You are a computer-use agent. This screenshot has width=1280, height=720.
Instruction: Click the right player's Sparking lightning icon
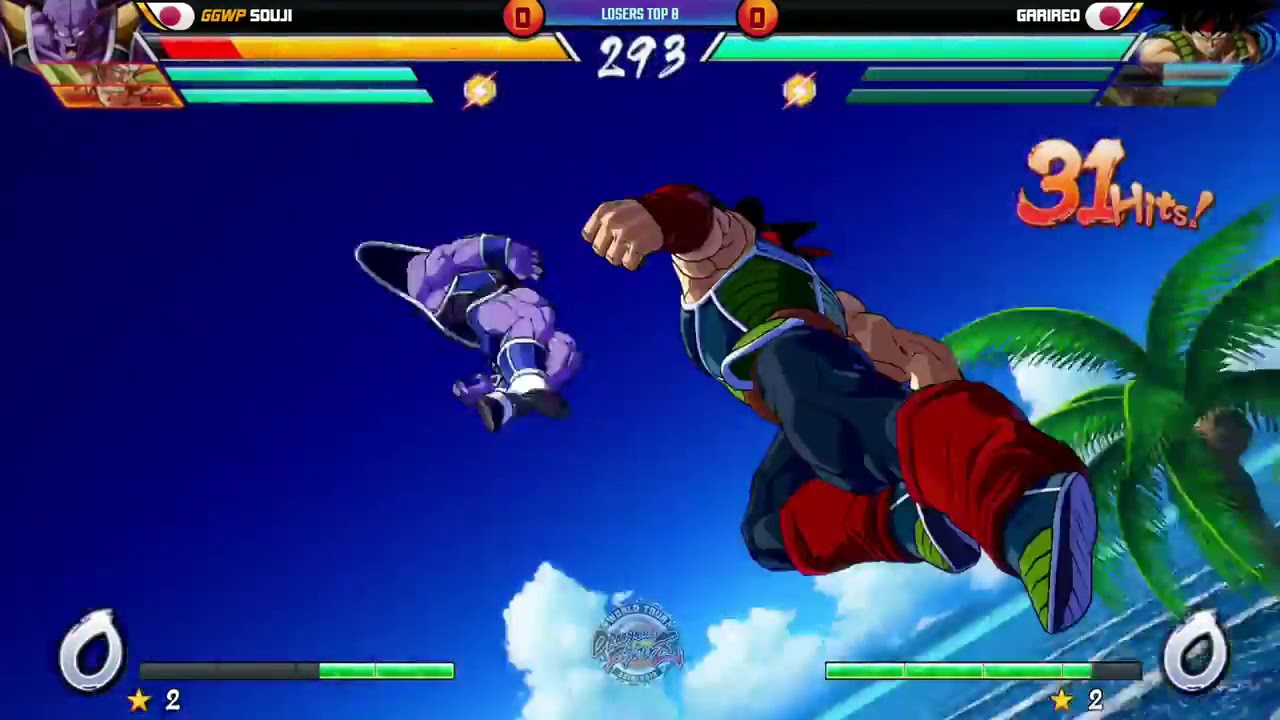coord(797,89)
